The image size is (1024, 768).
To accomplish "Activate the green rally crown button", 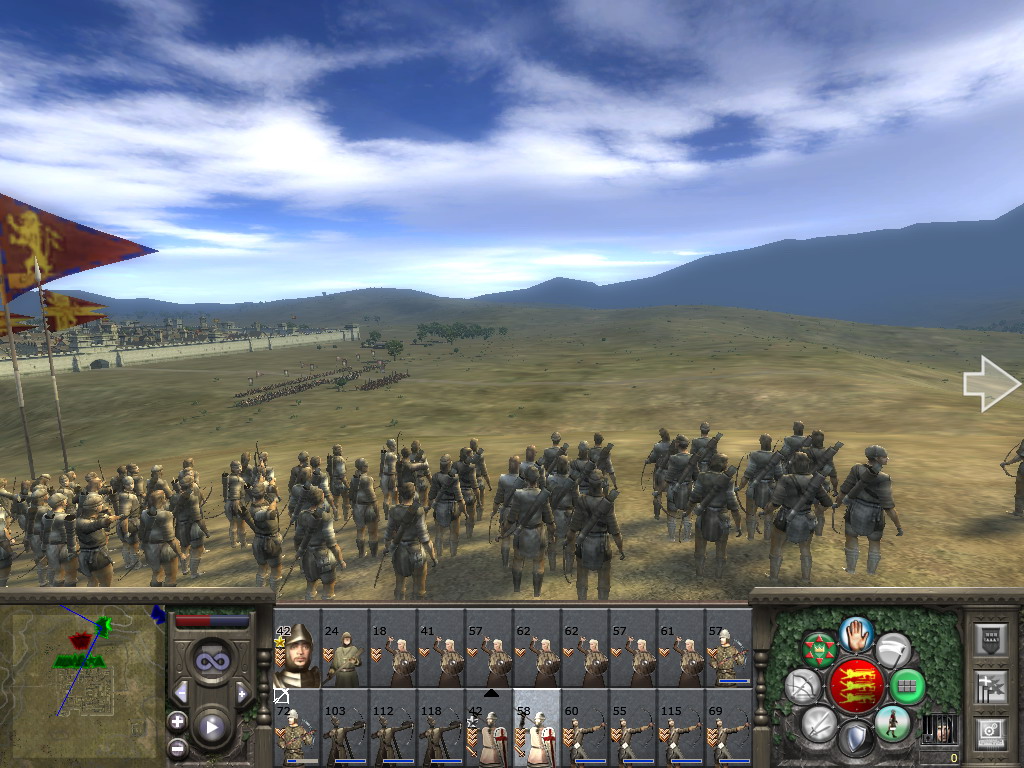I will pos(820,651).
